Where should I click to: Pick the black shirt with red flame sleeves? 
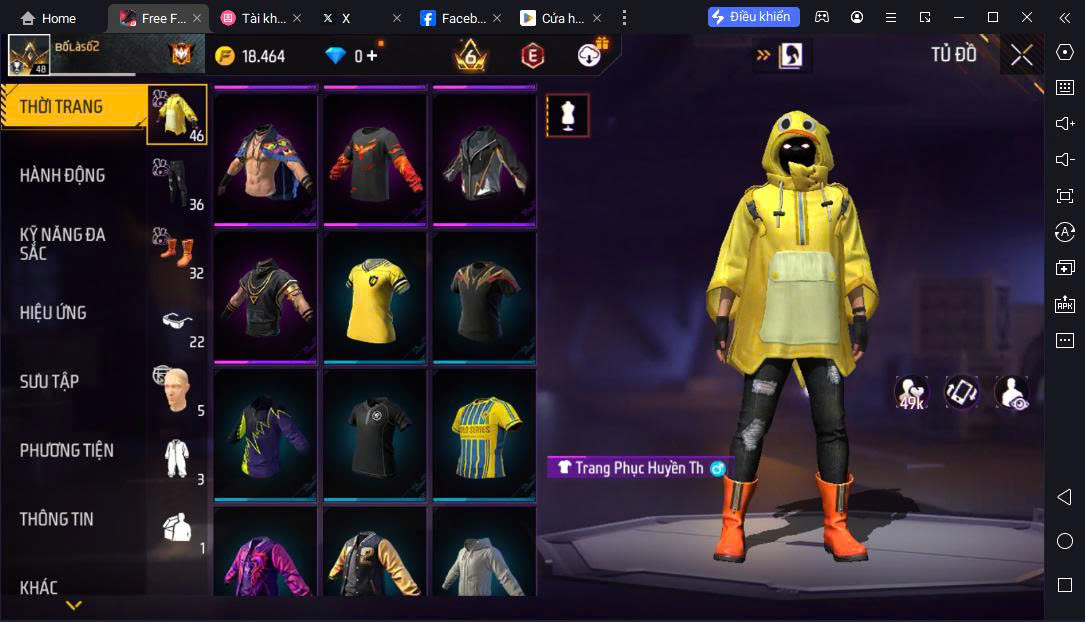pos(376,159)
